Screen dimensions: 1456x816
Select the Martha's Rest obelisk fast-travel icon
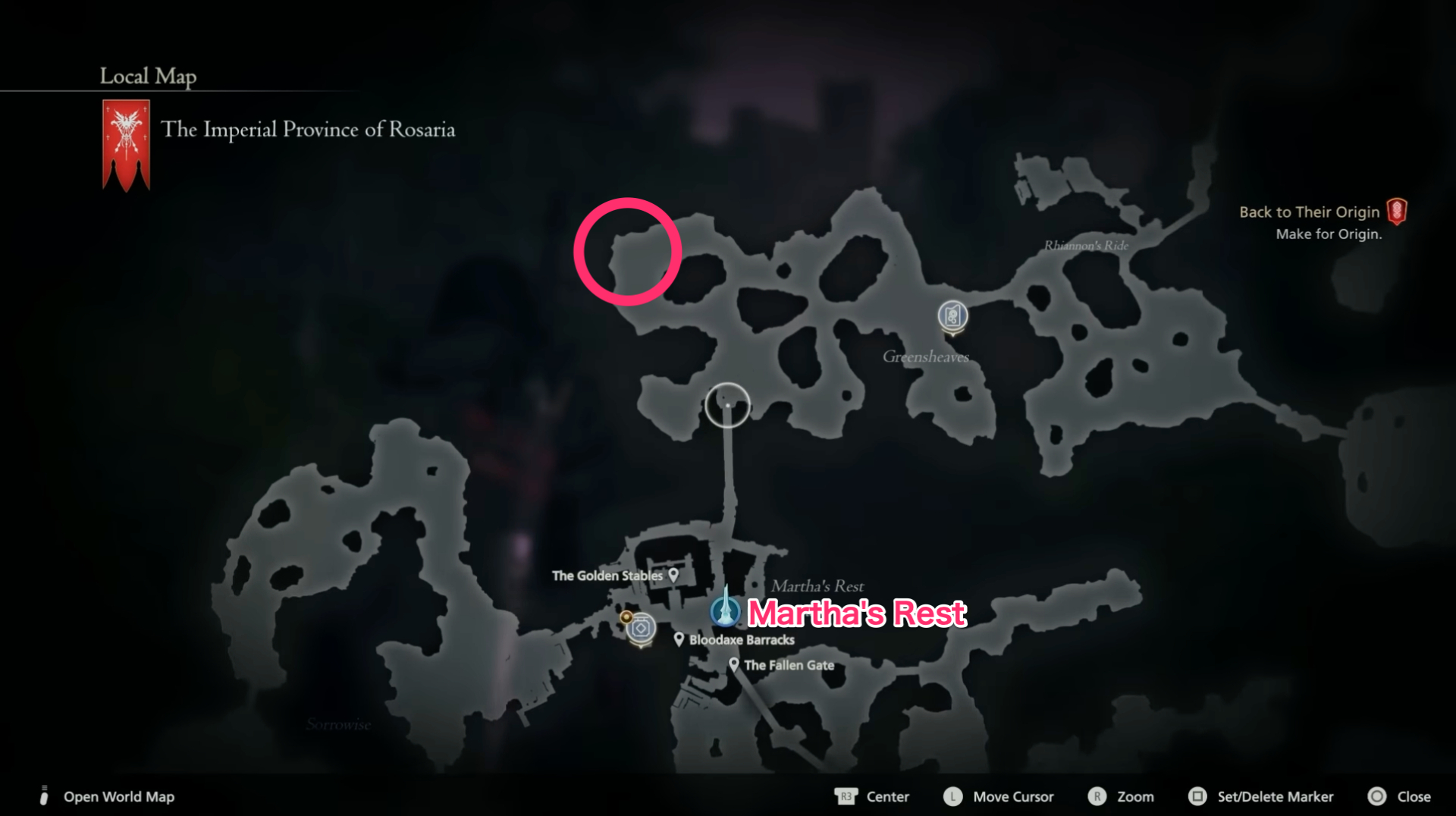(726, 608)
